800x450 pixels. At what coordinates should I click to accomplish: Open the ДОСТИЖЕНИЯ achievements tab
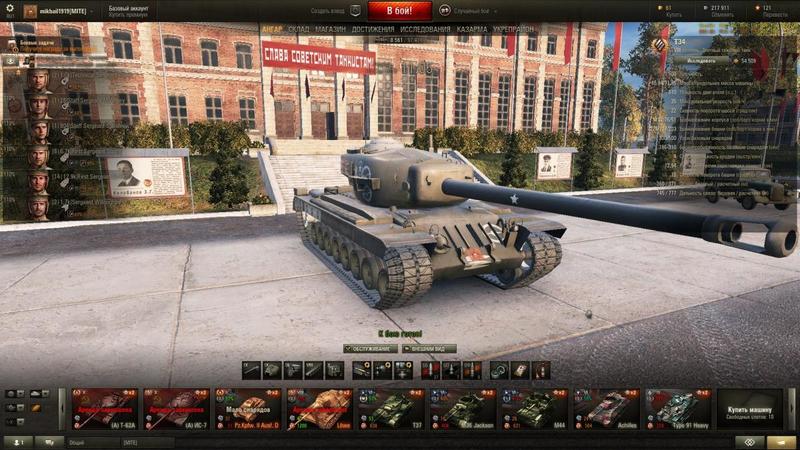point(372,29)
